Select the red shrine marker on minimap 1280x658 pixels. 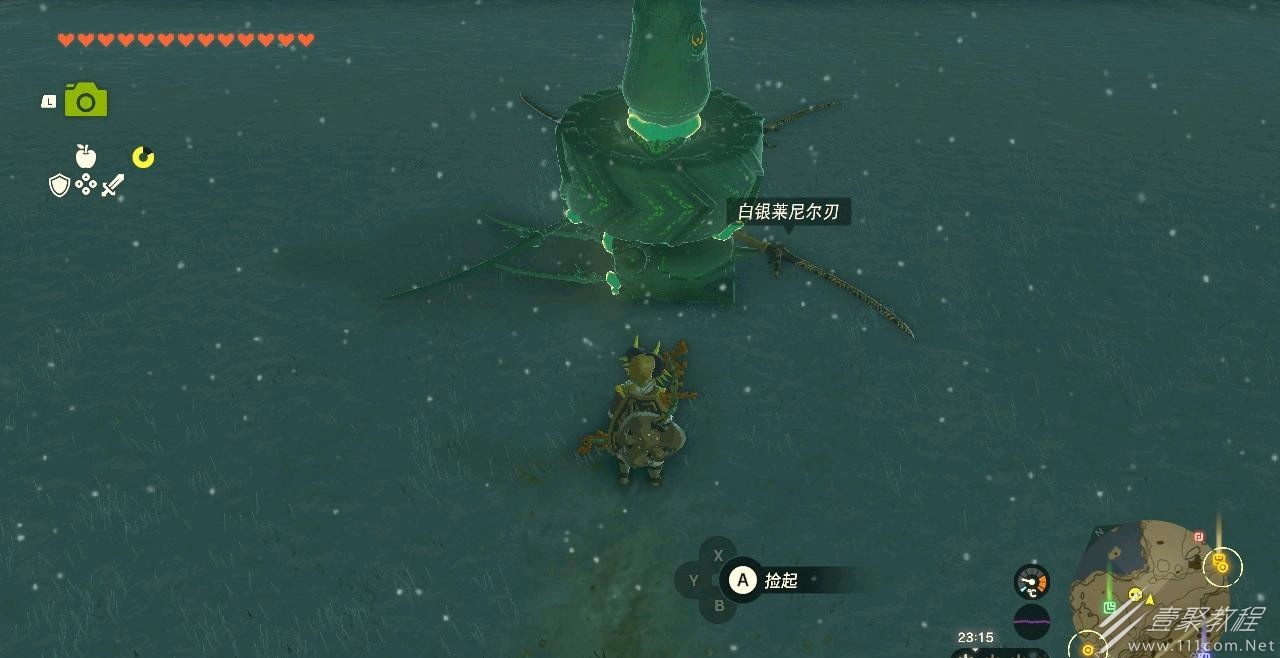point(1198,537)
